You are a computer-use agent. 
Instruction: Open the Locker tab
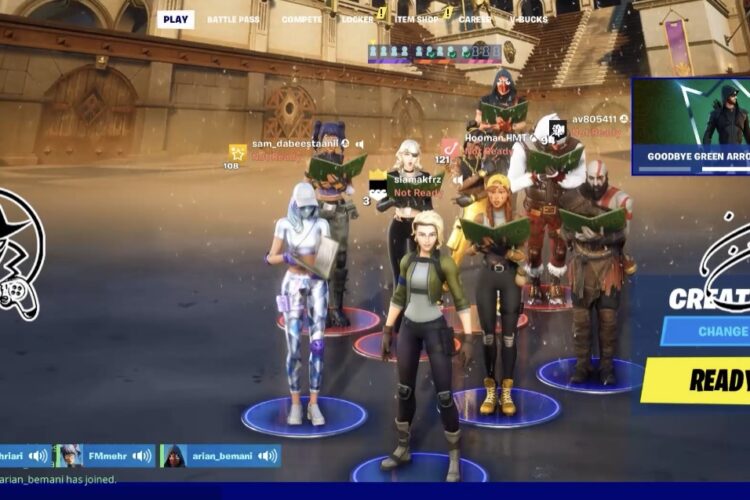point(357,19)
